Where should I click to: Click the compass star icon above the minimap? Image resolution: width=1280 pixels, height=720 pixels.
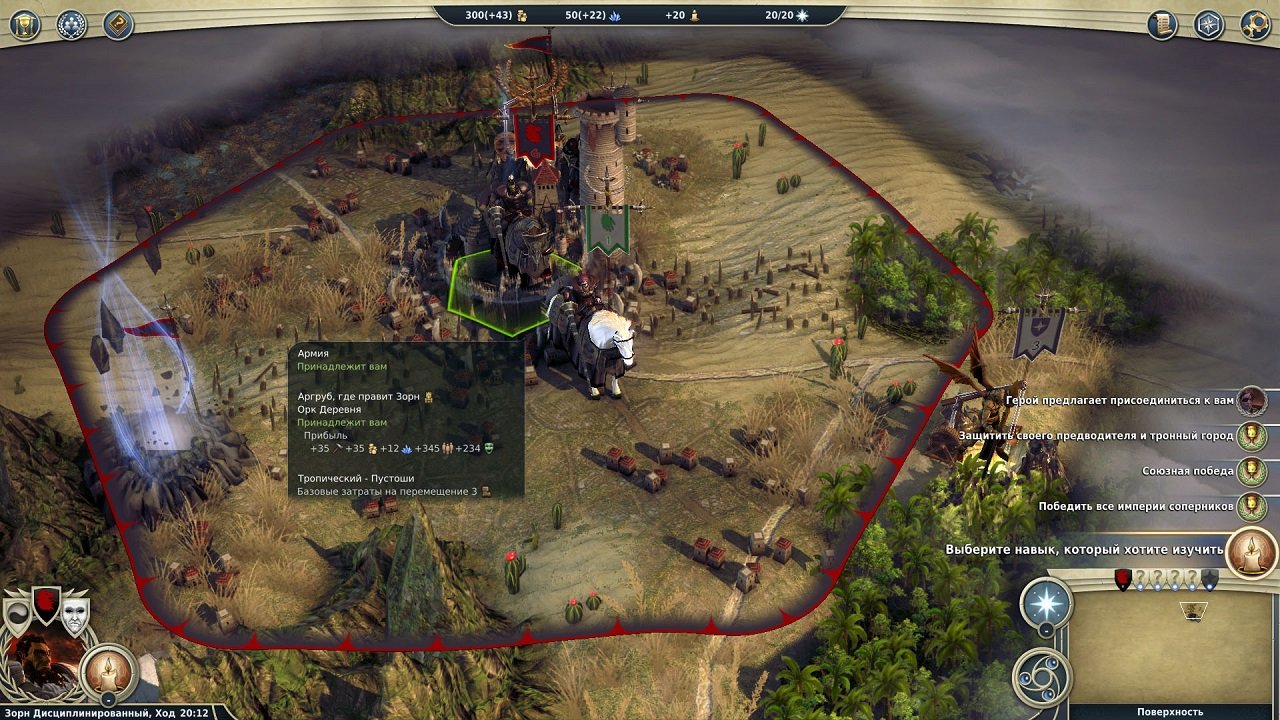point(1046,602)
